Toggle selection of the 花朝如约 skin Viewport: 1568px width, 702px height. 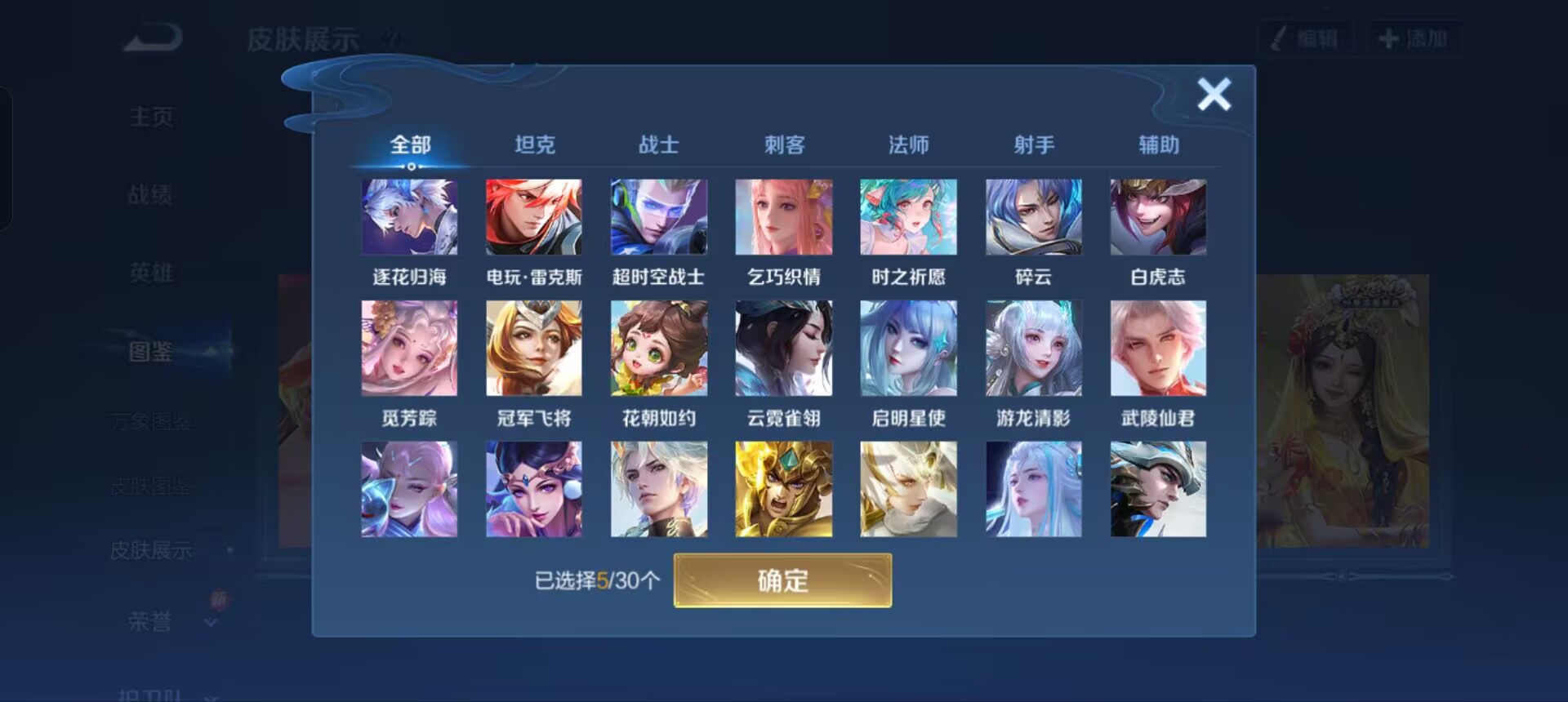[659, 348]
